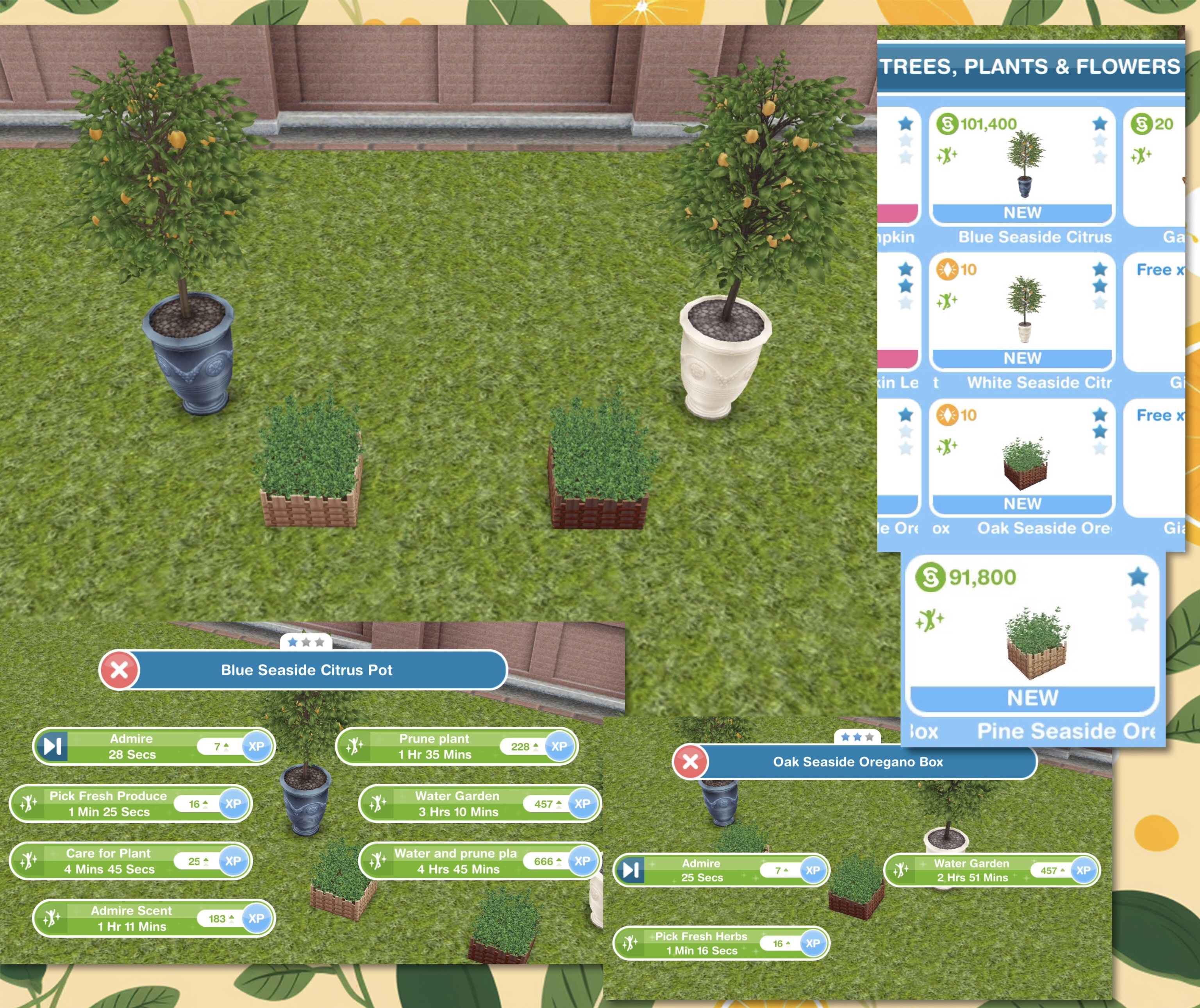Viewport: 1200px width, 1008px height.
Task: Close the Oak Seaside Oregano Box menu
Action: (690, 762)
